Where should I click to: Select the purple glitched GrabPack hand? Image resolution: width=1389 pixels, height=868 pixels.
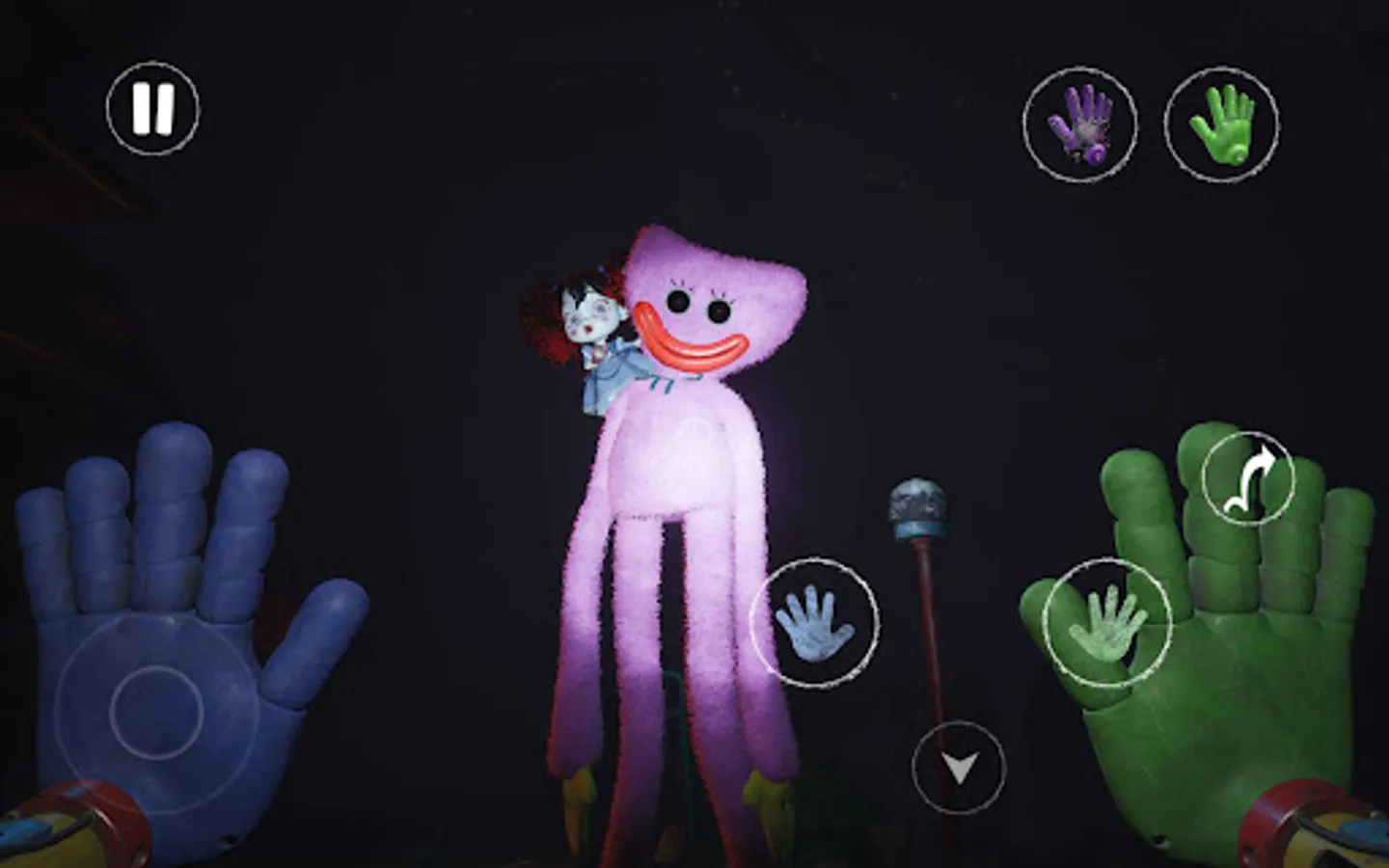[1082, 125]
